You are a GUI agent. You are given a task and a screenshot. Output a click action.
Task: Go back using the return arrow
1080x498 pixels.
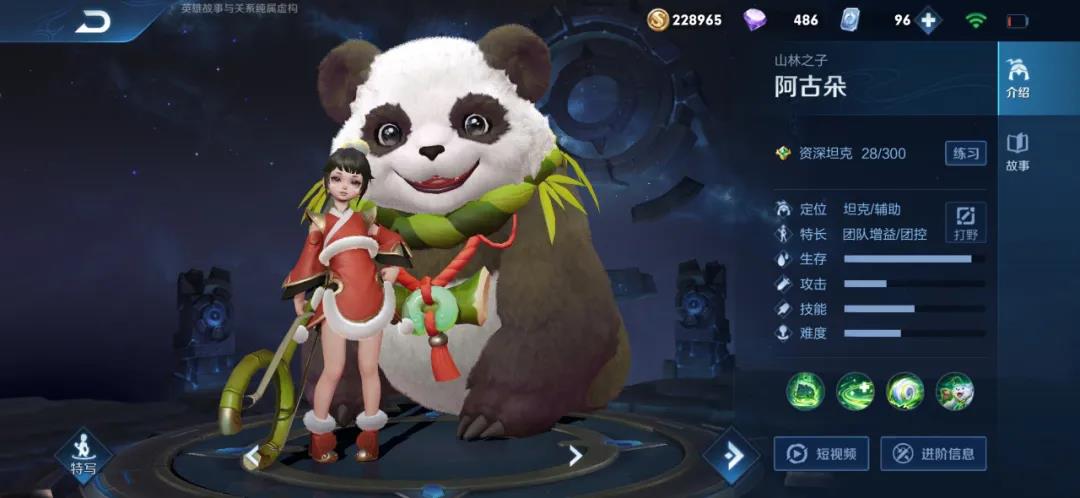[x=93, y=21]
